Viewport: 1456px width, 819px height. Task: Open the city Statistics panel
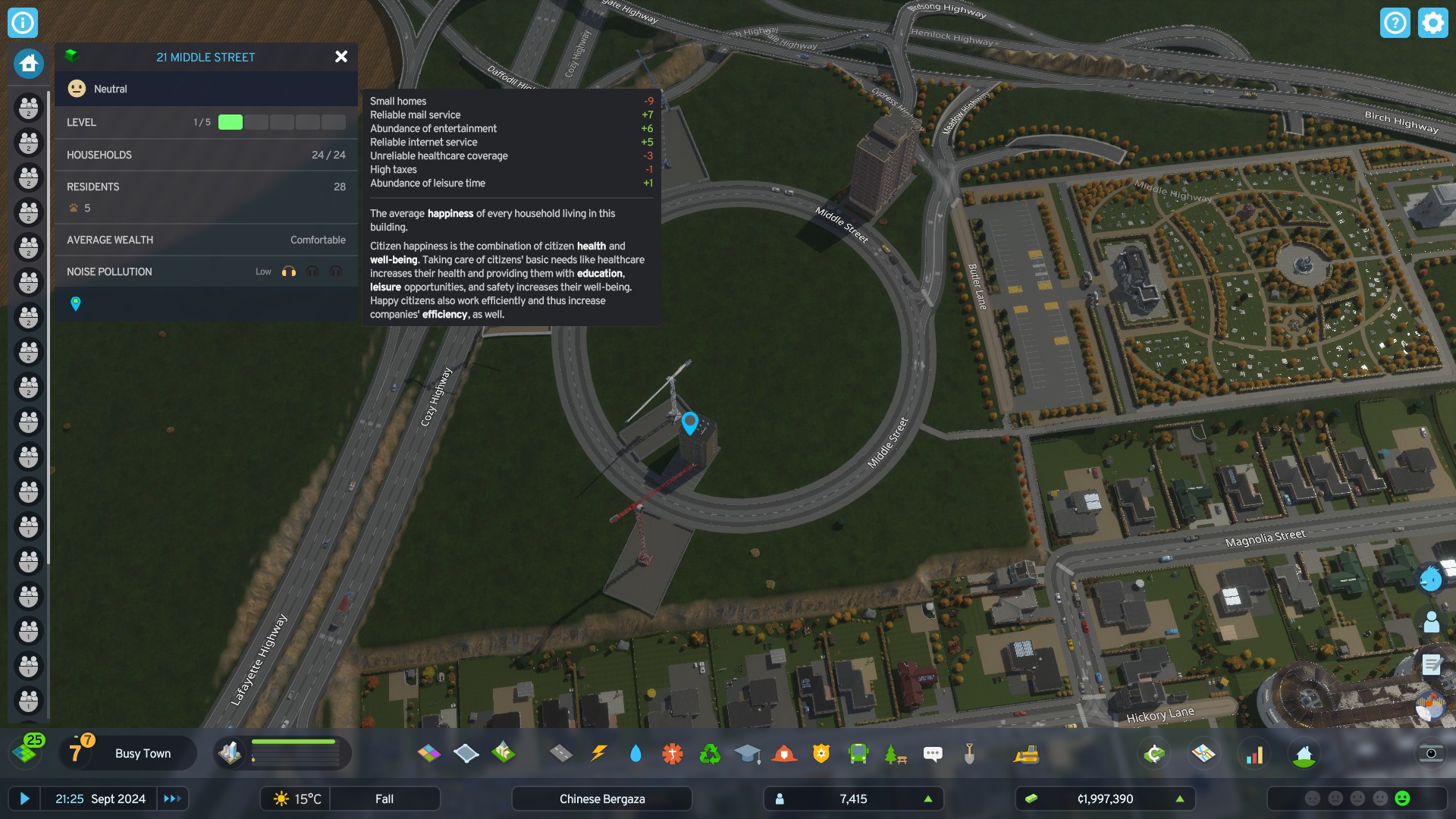pos(1256,753)
